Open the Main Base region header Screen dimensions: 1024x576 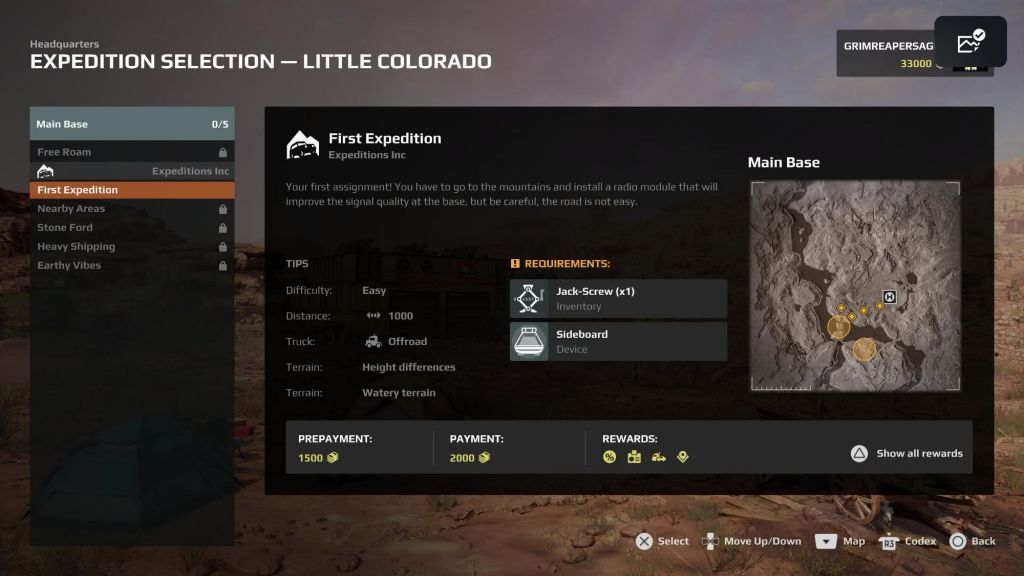[x=132, y=124]
